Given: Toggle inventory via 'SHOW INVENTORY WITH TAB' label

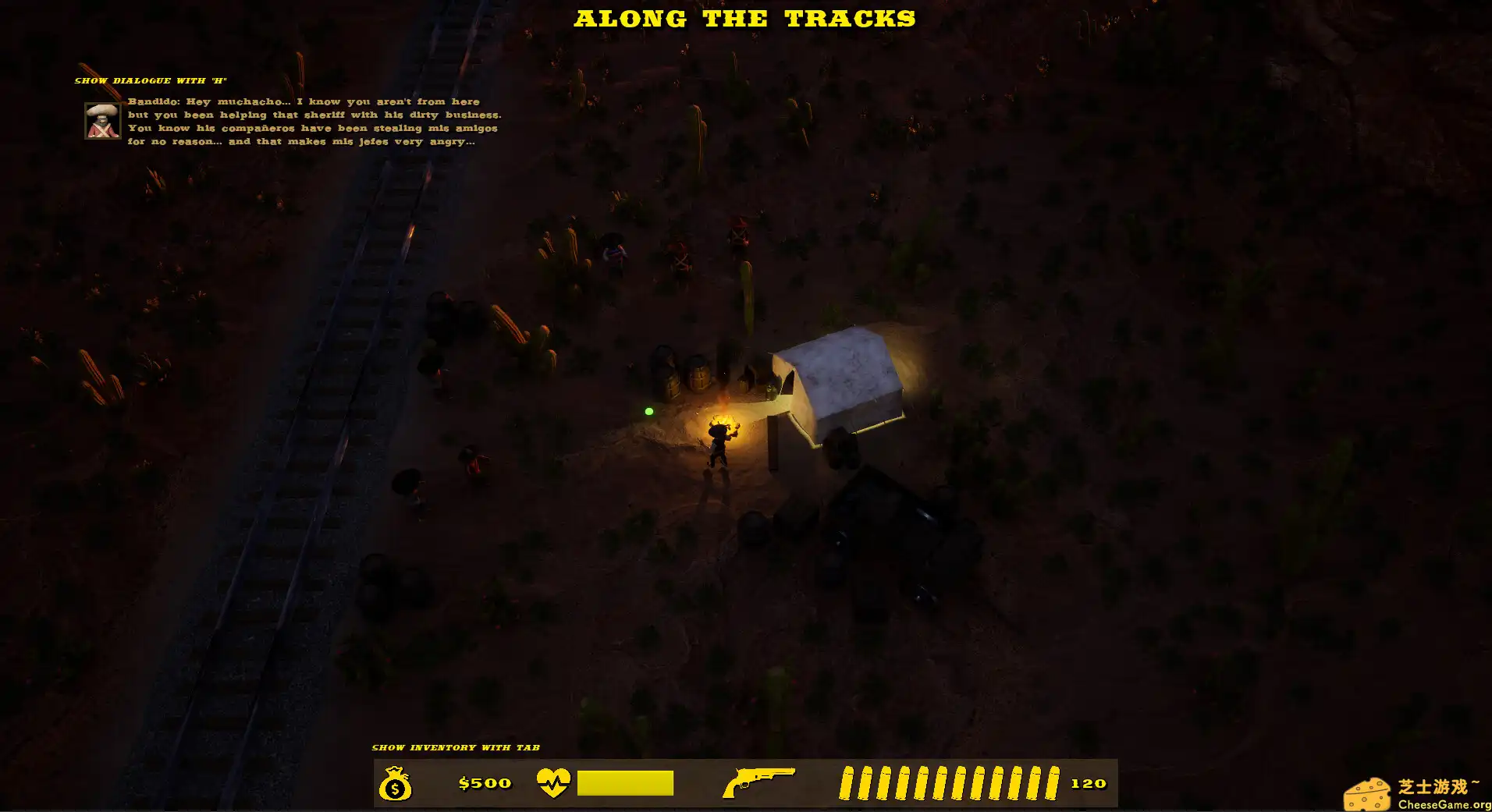Looking at the screenshot, I should tap(456, 746).
